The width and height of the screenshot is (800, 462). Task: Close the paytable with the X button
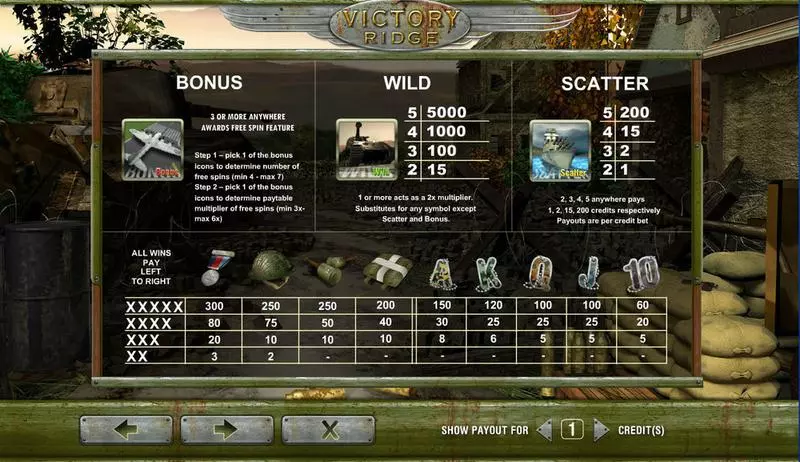coord(328,431)
